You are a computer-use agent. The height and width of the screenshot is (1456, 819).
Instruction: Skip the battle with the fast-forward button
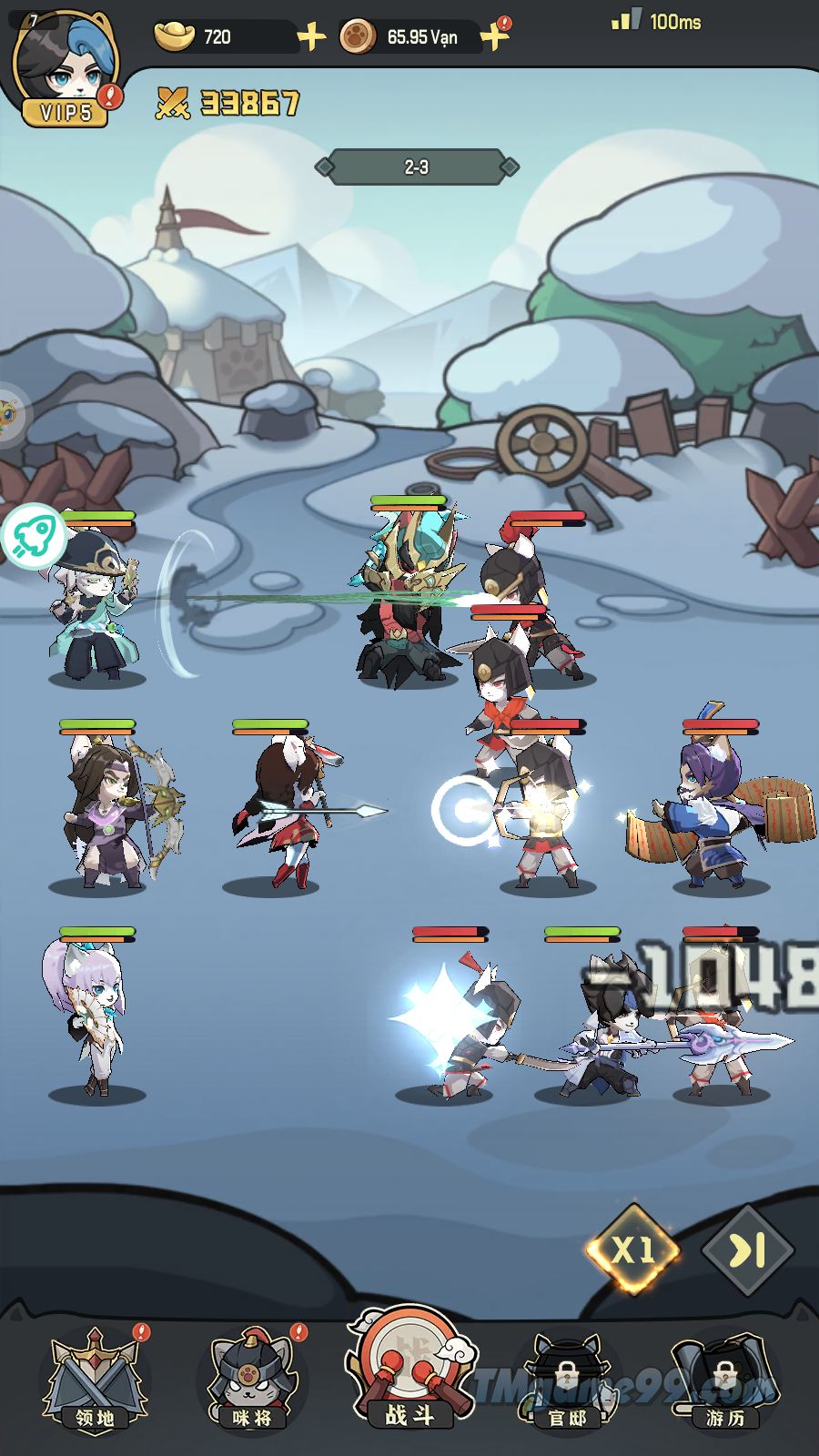point(748,1251)
